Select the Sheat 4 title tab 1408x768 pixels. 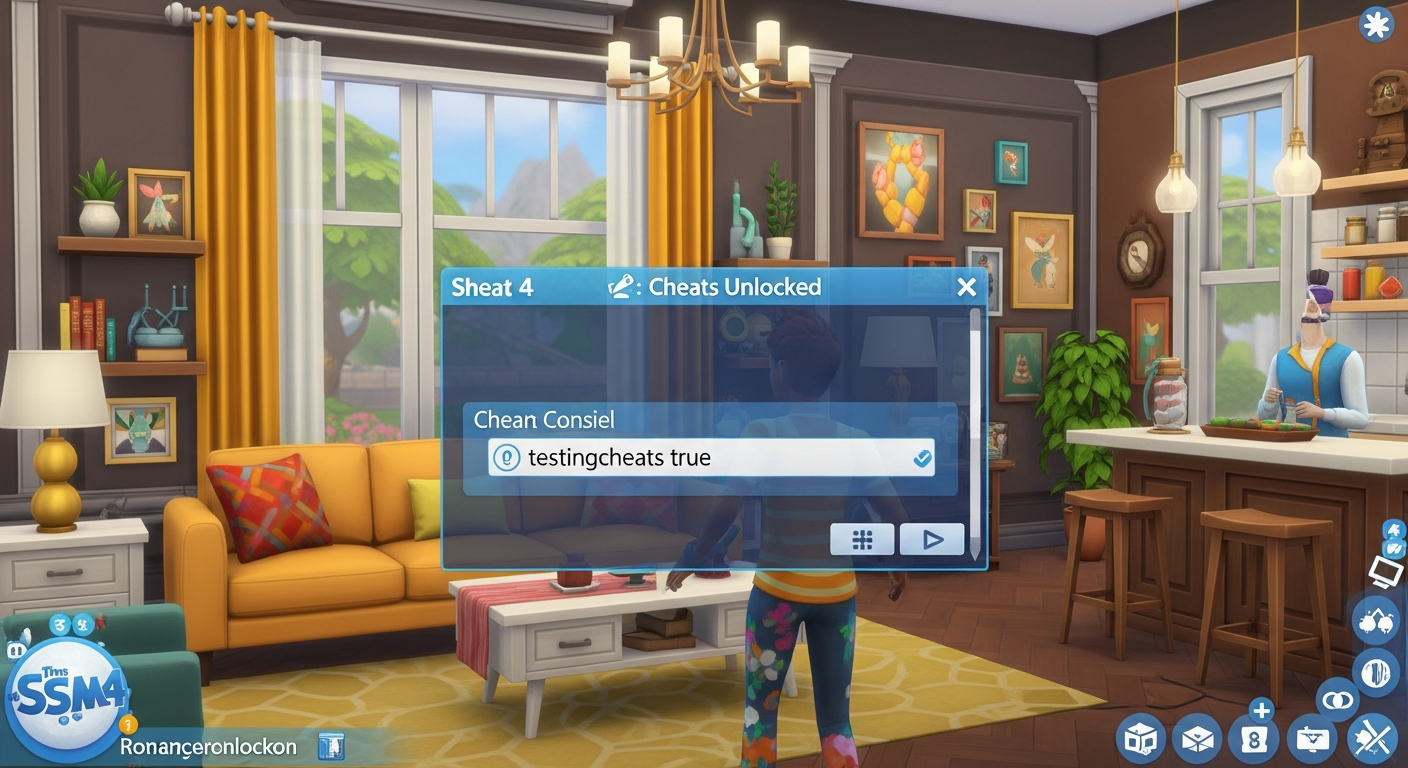tap(492, 287)
